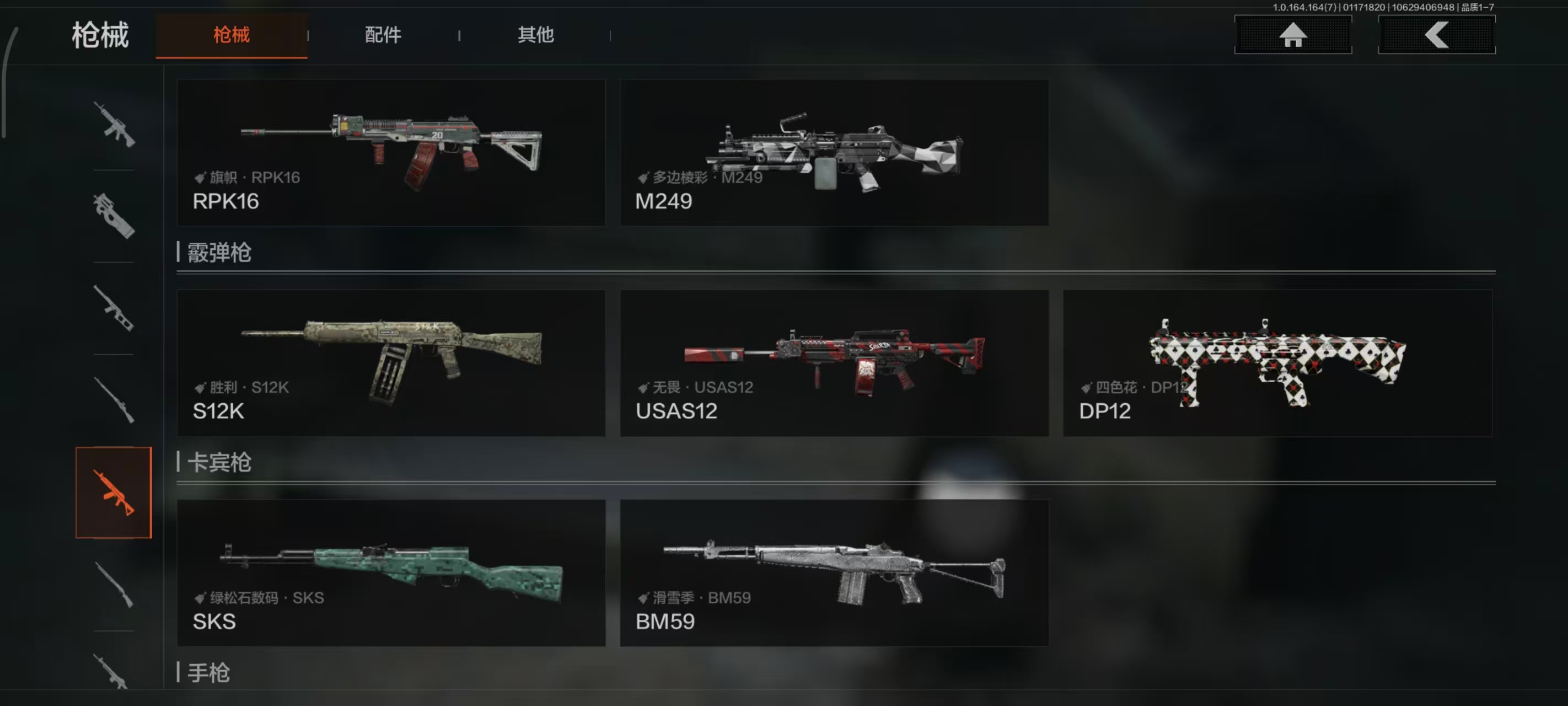The image size is (1568, 706).
Task: Go to the home screen
Action: (x=1292, y=35)
